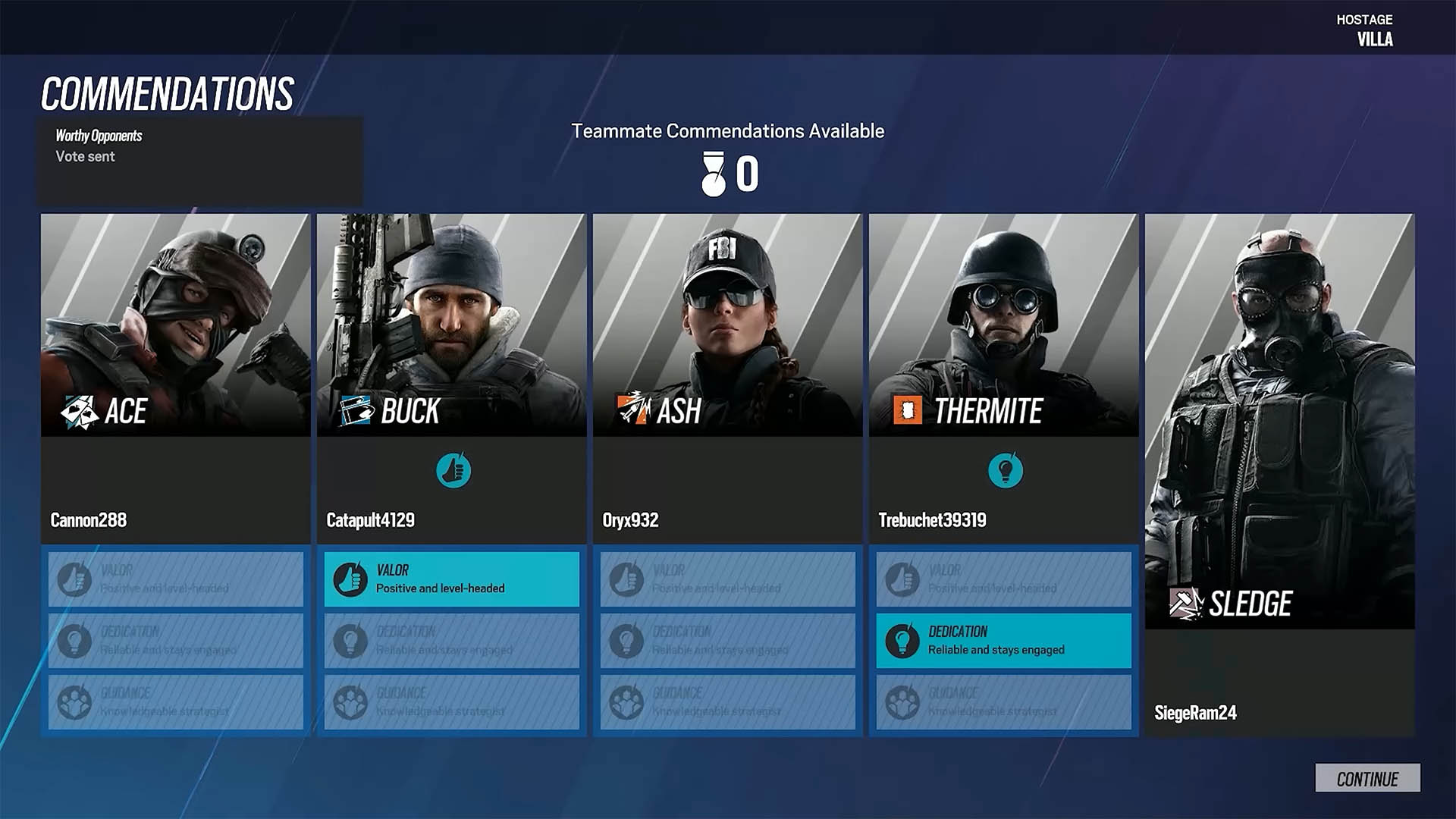The image size is (1456, 819).
Task: Open the Worthy Opponents vote panel
Action: pos(199,160)
